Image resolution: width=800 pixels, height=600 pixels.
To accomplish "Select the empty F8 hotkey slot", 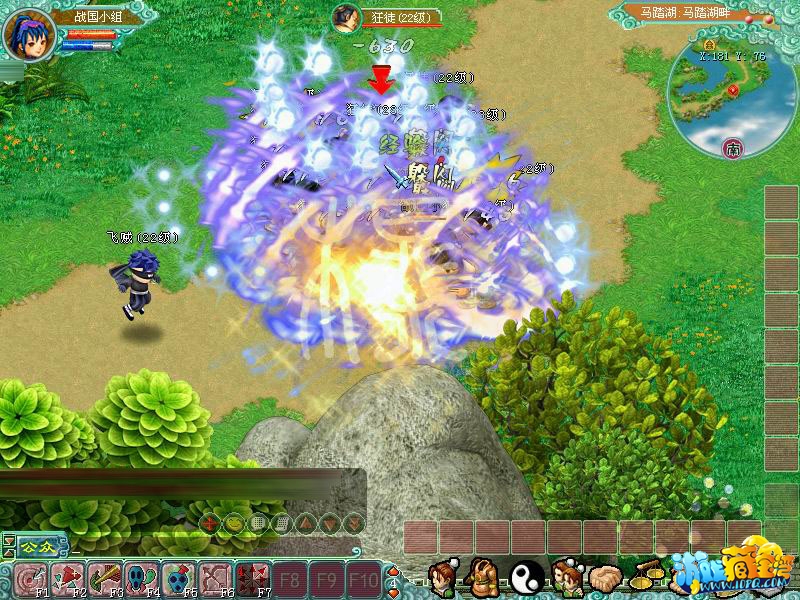I will coord(290,578).
